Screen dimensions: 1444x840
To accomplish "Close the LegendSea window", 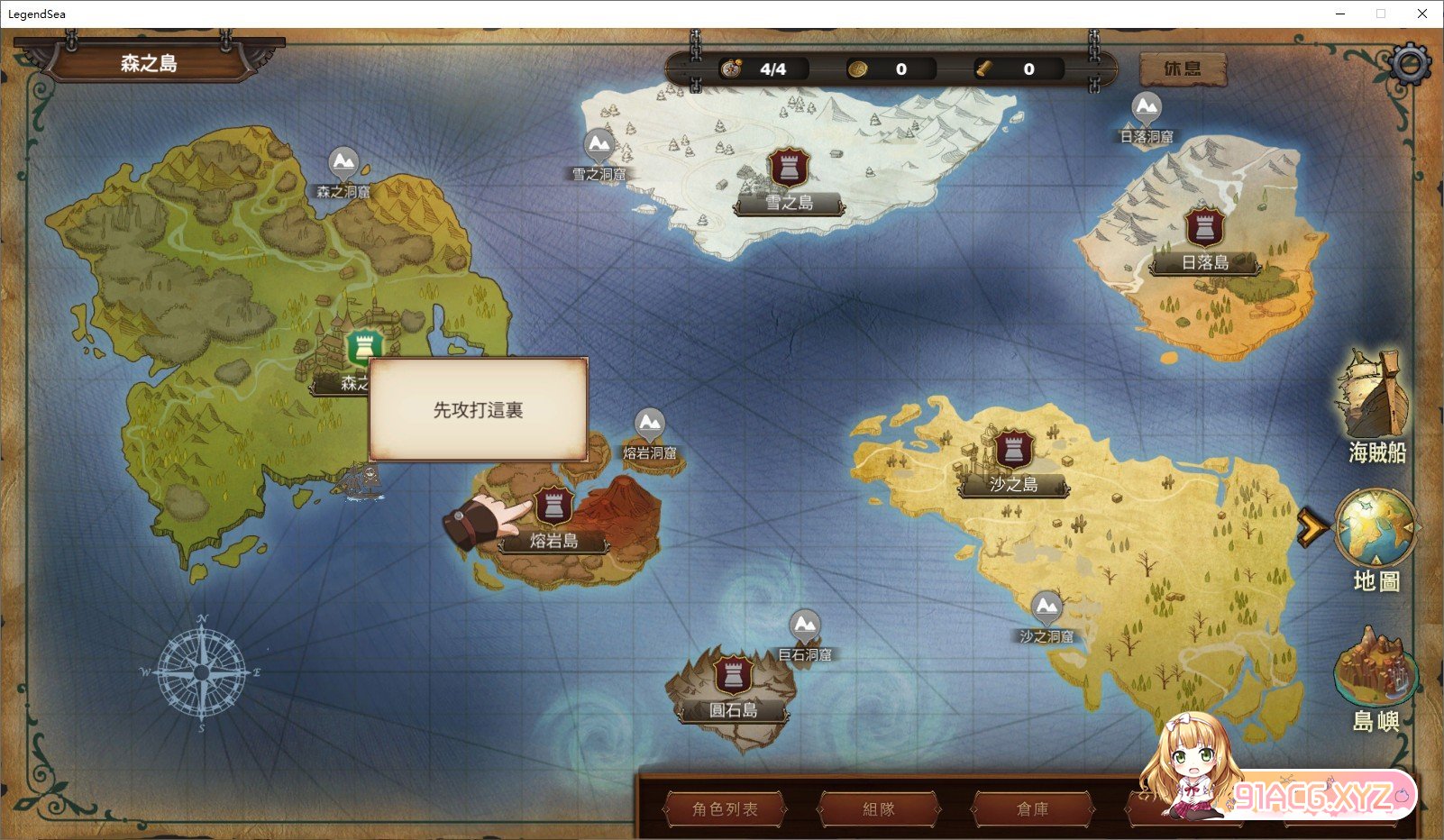I will click(x=1421, y=14).
